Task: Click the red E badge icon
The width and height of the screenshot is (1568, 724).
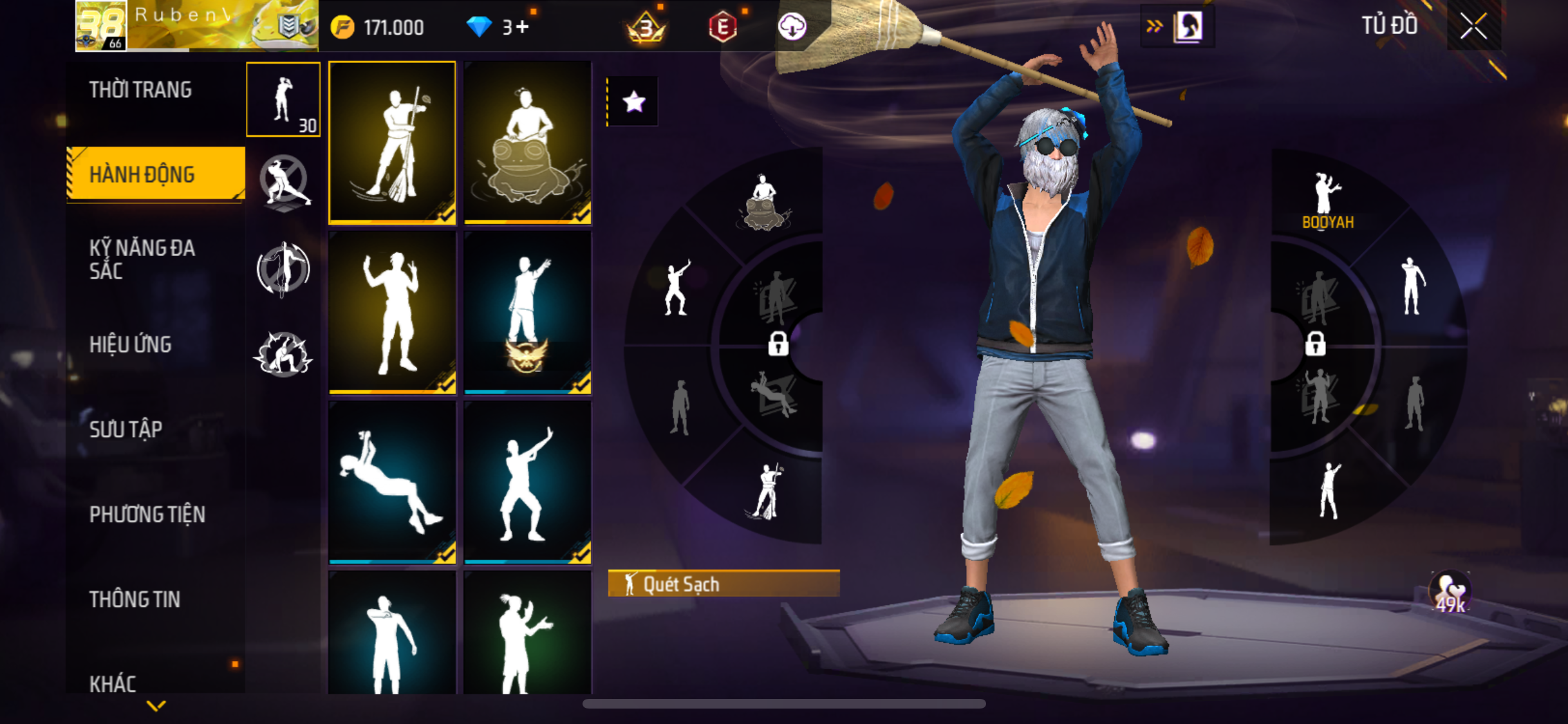Action: pyautogui.click(x=722, y=27)
